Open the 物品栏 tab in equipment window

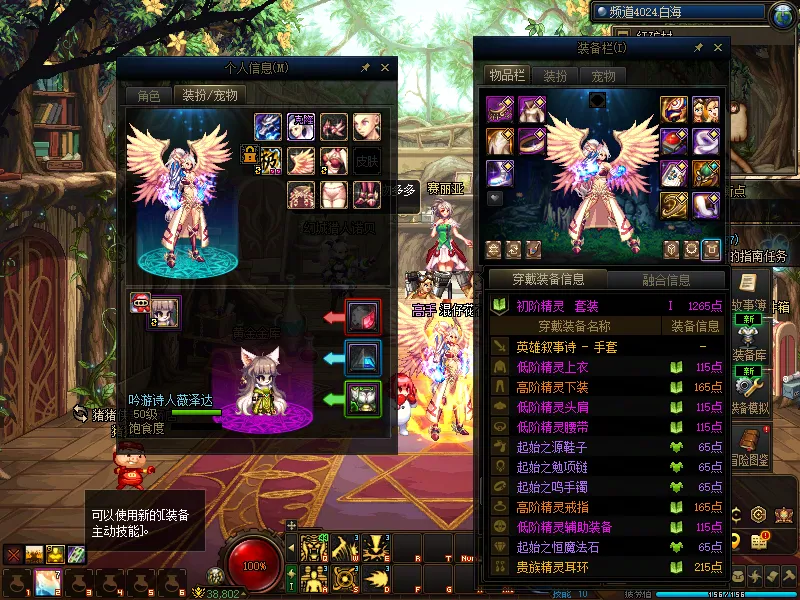[507, 76]
